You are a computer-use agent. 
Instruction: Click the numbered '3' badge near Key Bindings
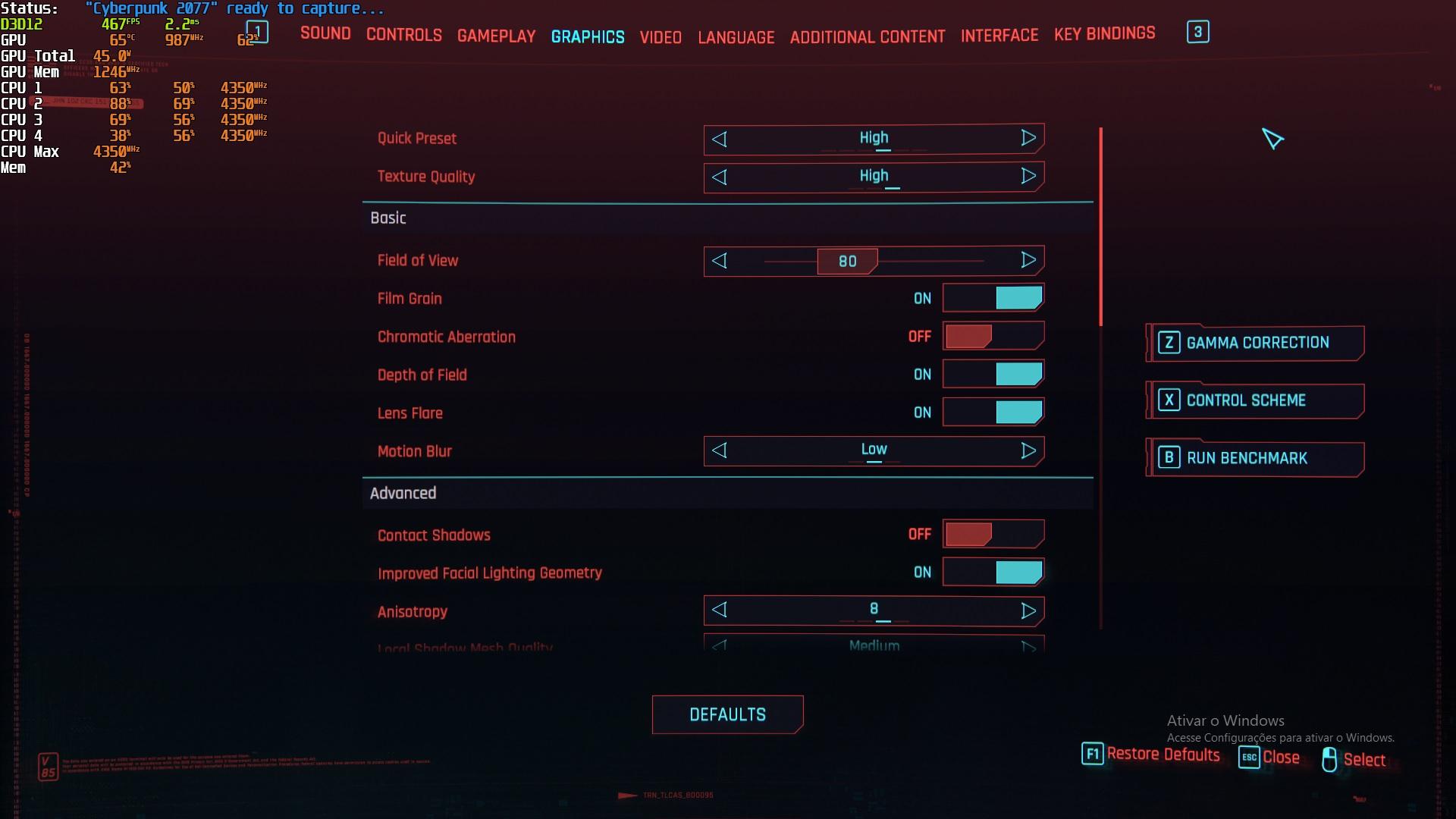(1197, 32)
